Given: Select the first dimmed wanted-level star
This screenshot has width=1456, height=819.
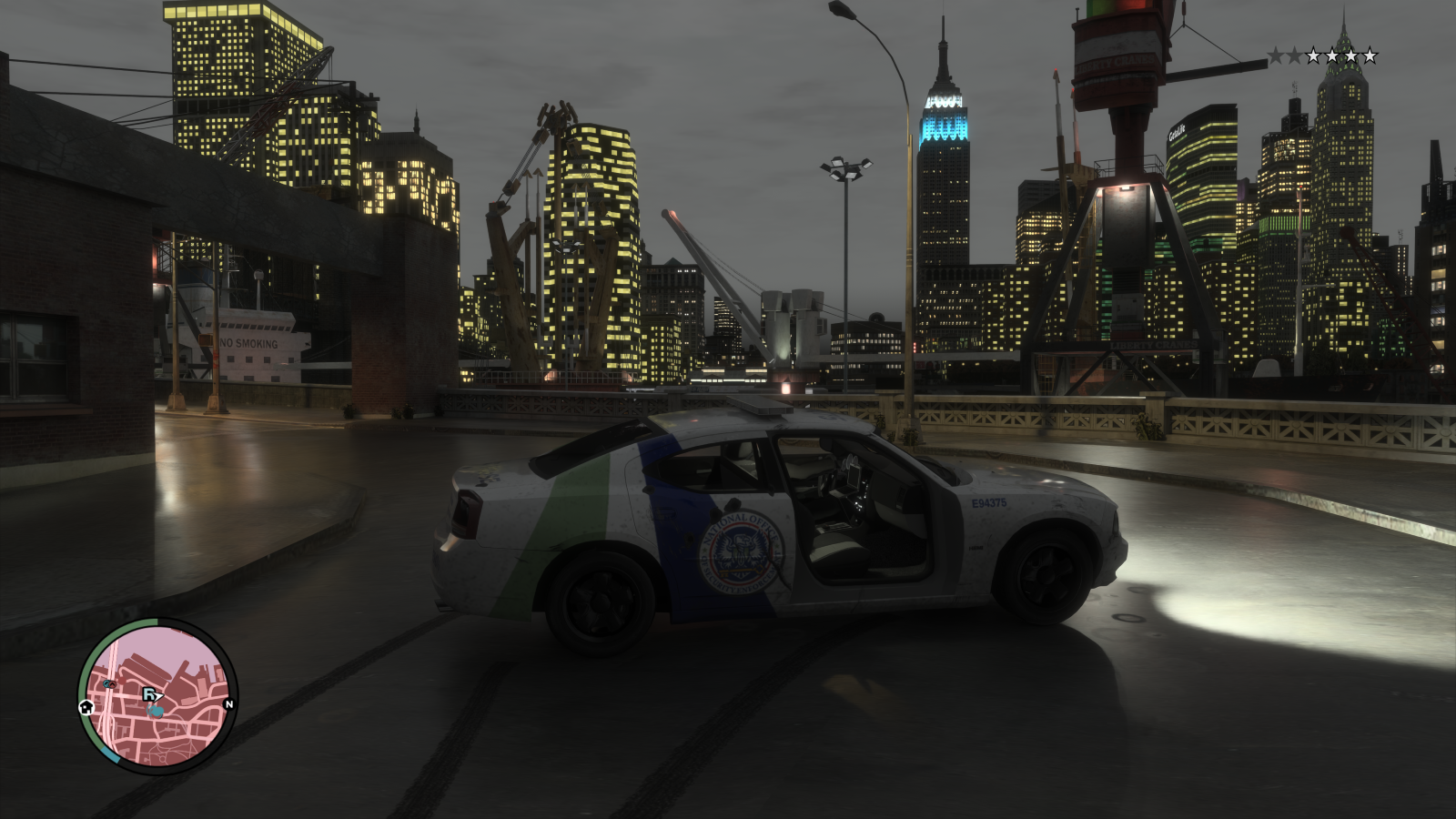Looking at the screenshot, I should 1276,55.
